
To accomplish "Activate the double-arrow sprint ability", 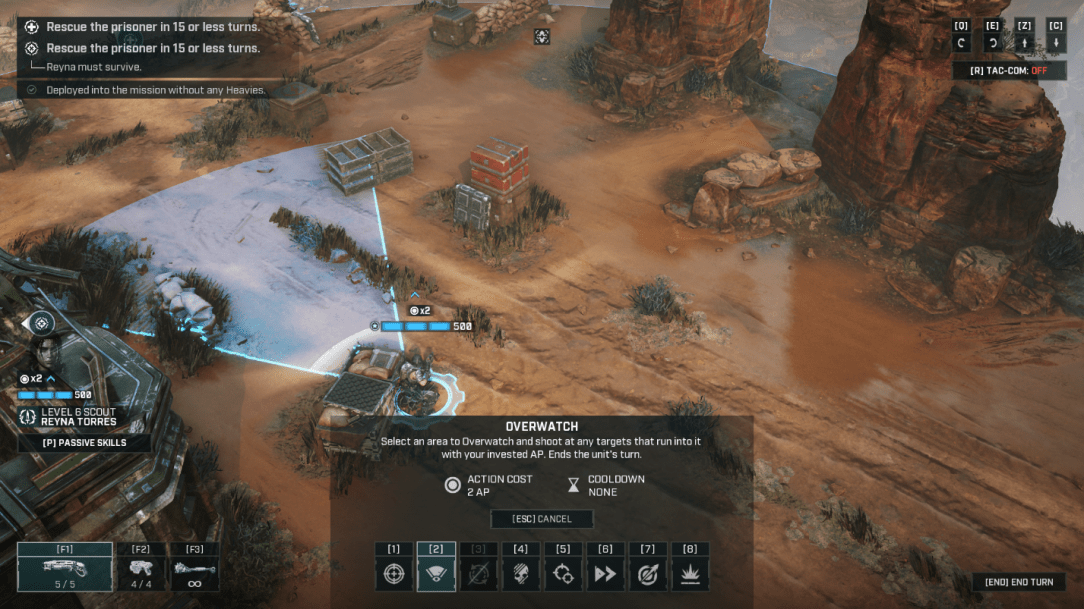I will click(x=605, y=575).
